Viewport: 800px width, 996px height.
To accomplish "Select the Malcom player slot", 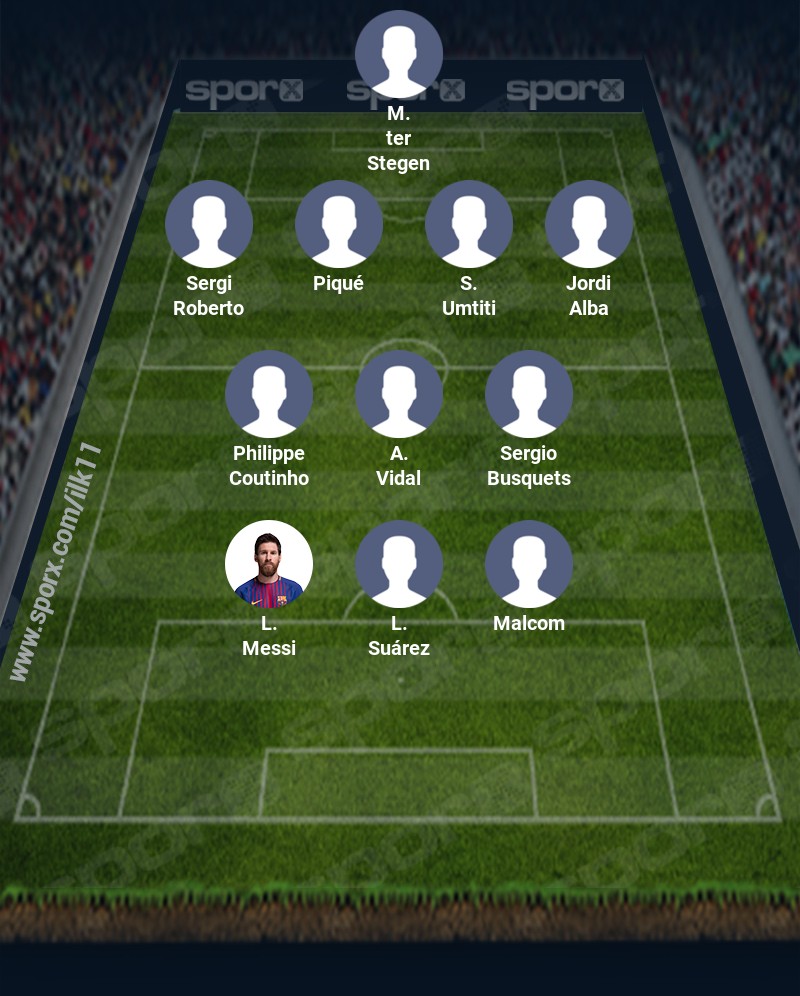I will (x=529, y=564).
